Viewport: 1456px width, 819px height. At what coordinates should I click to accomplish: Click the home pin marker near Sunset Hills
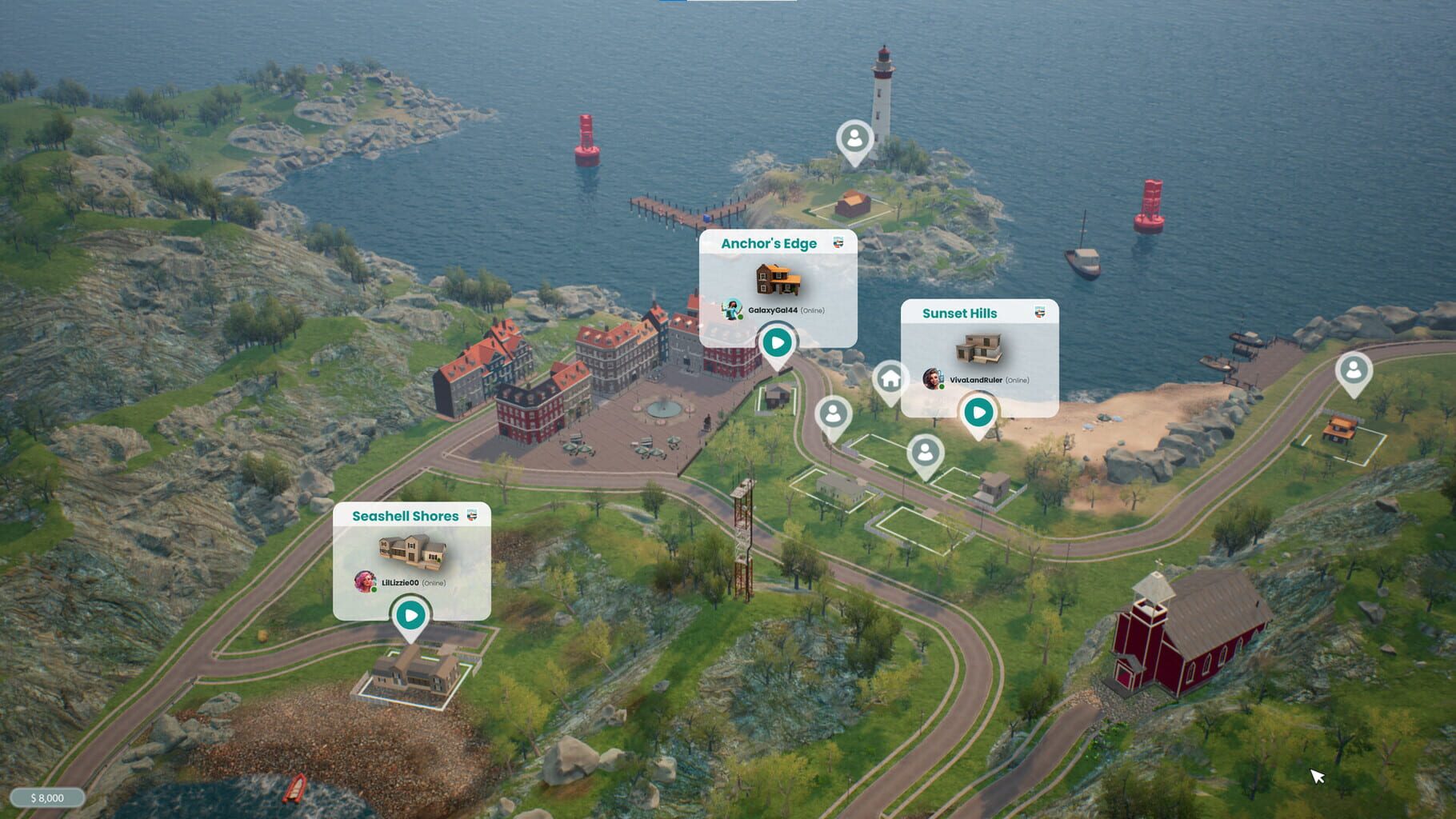click(890, 377)
